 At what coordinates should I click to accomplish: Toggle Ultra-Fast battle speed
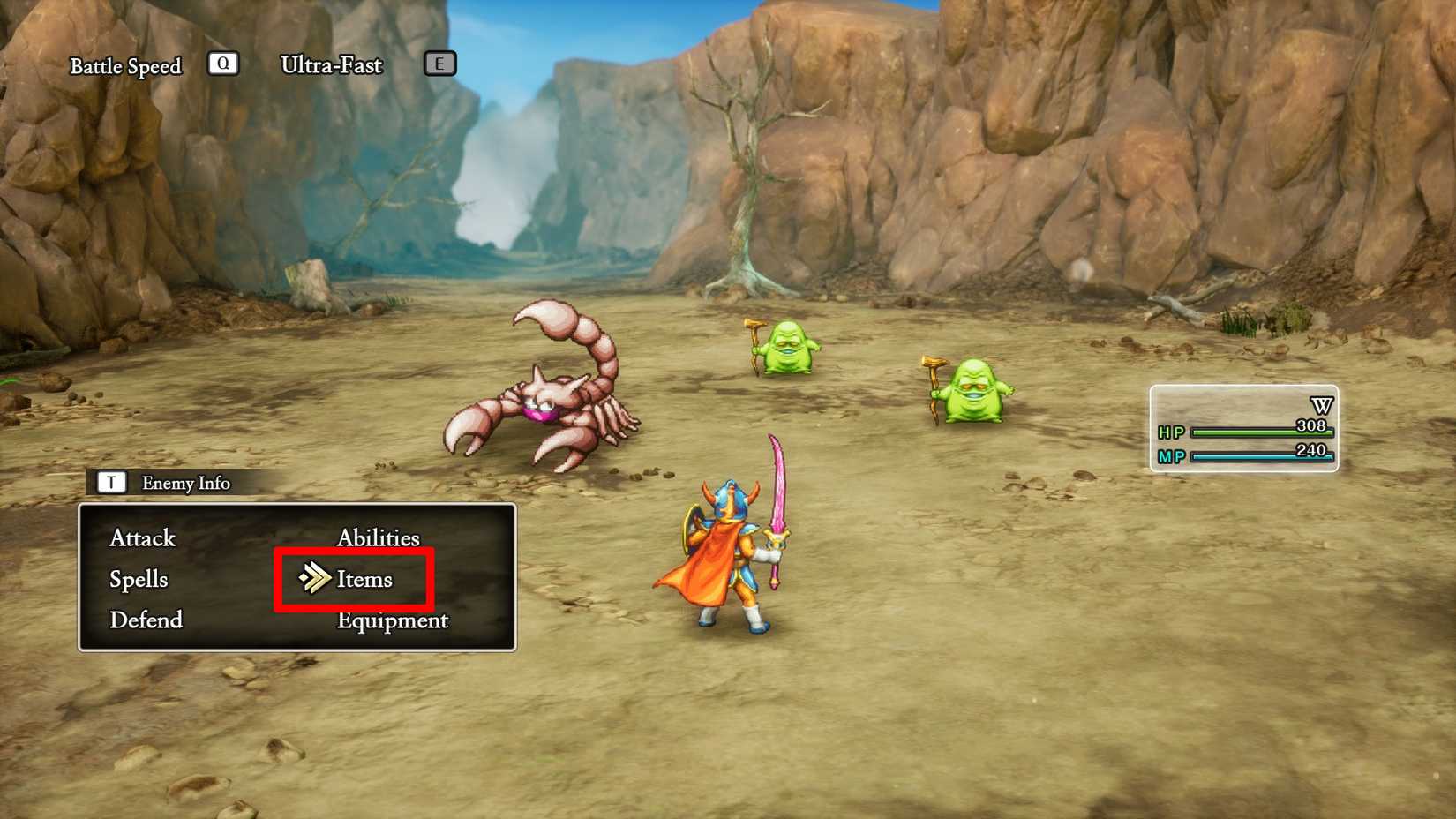tap(331, 64)
